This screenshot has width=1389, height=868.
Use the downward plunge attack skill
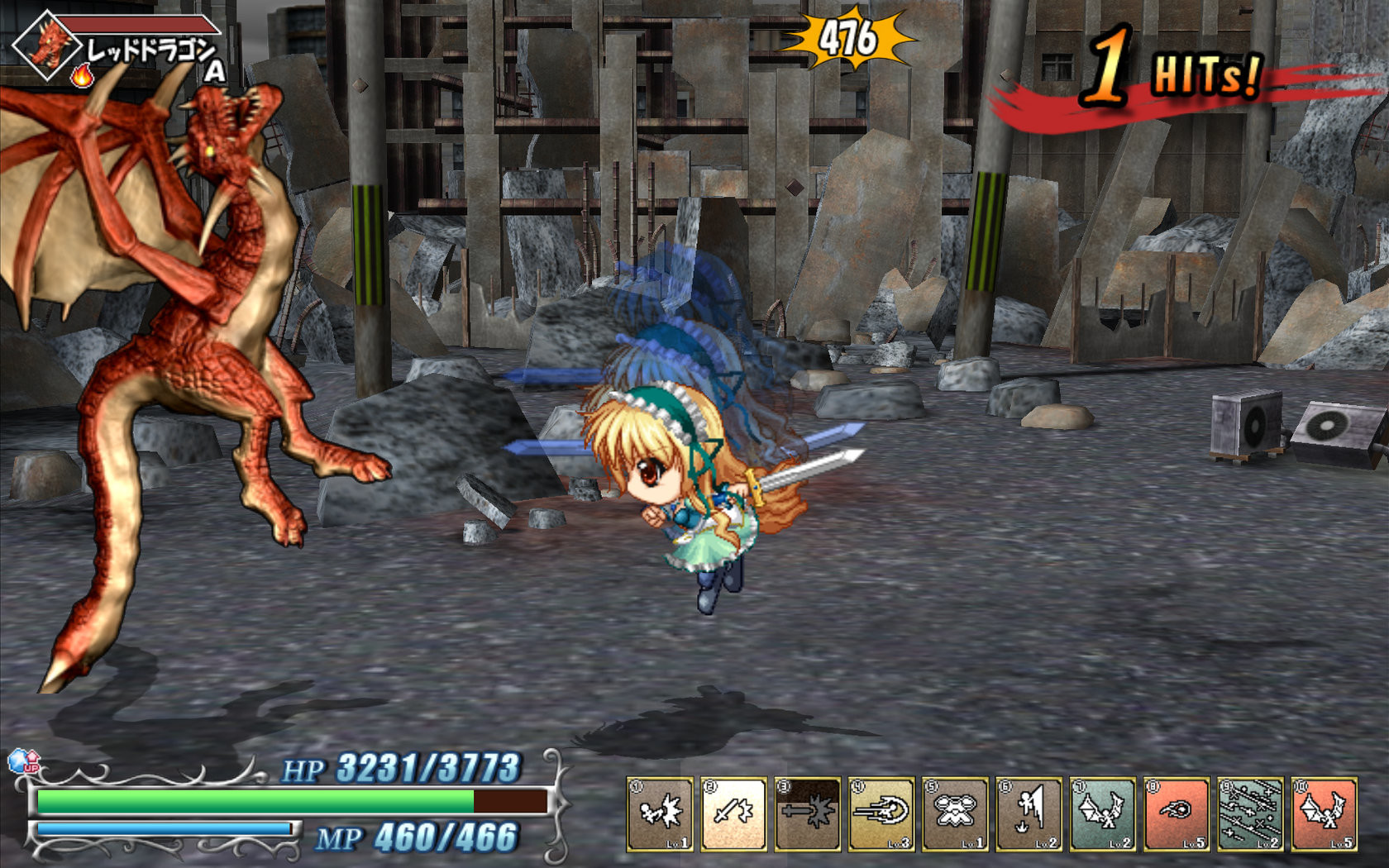click(x=1029, y=814)
